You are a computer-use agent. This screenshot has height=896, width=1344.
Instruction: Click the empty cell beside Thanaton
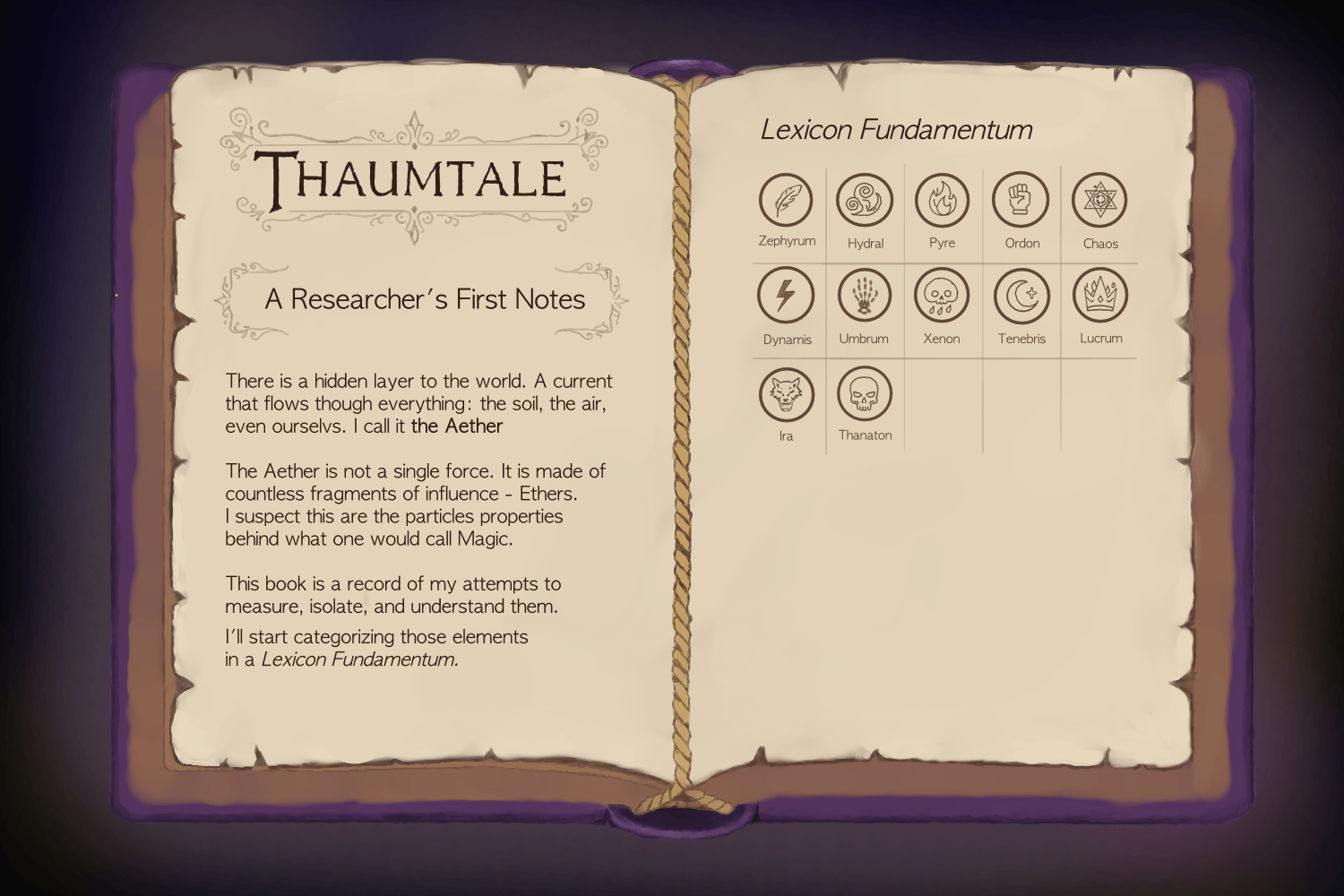pos(942,403)
